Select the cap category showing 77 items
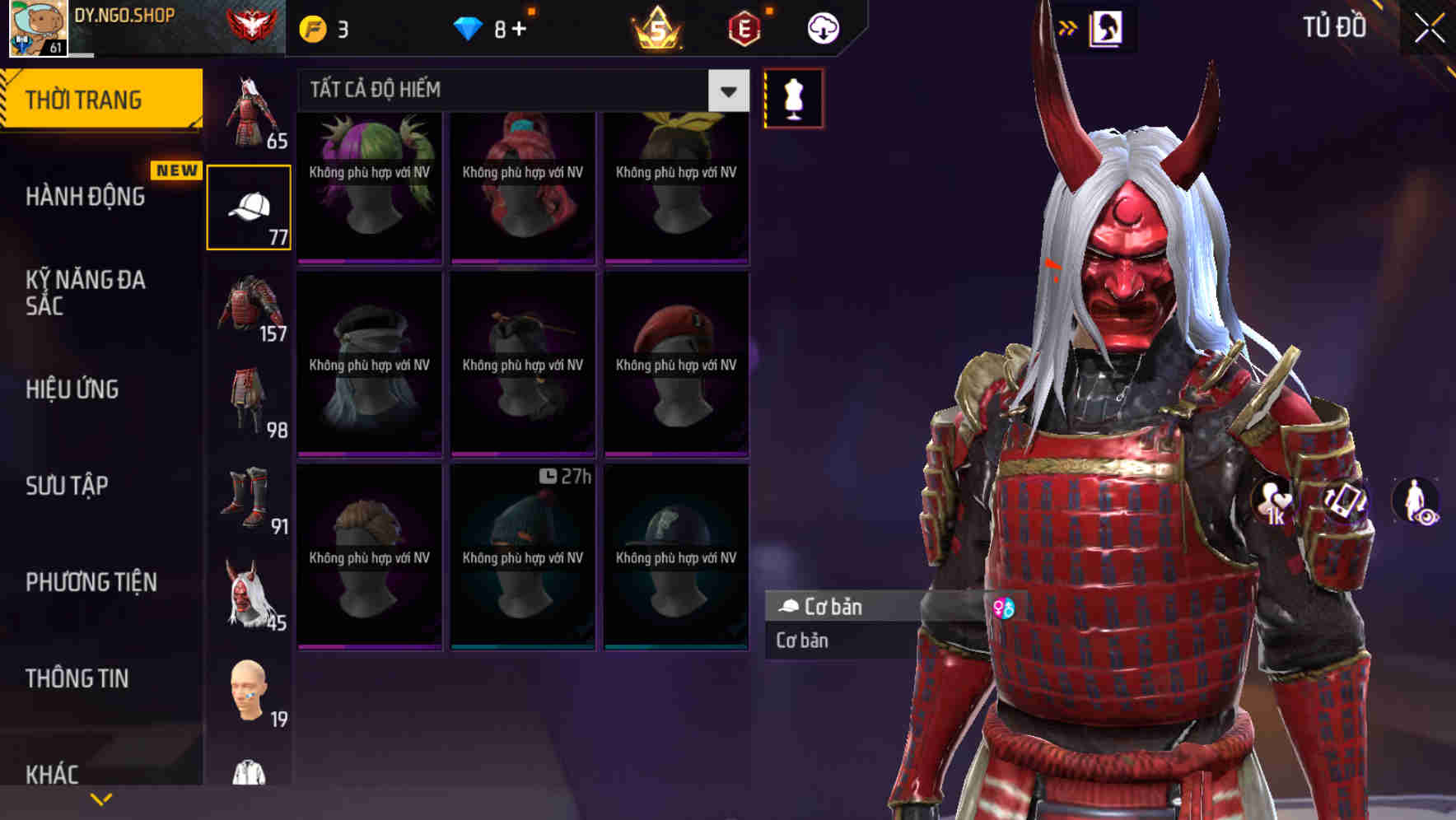Viewport: 1456px width, 820px height. coord(250,206)
